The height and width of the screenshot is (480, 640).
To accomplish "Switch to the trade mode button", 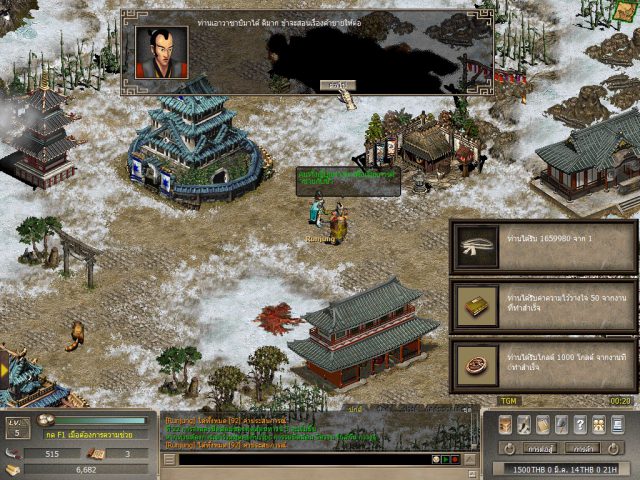I will (583, 448).
